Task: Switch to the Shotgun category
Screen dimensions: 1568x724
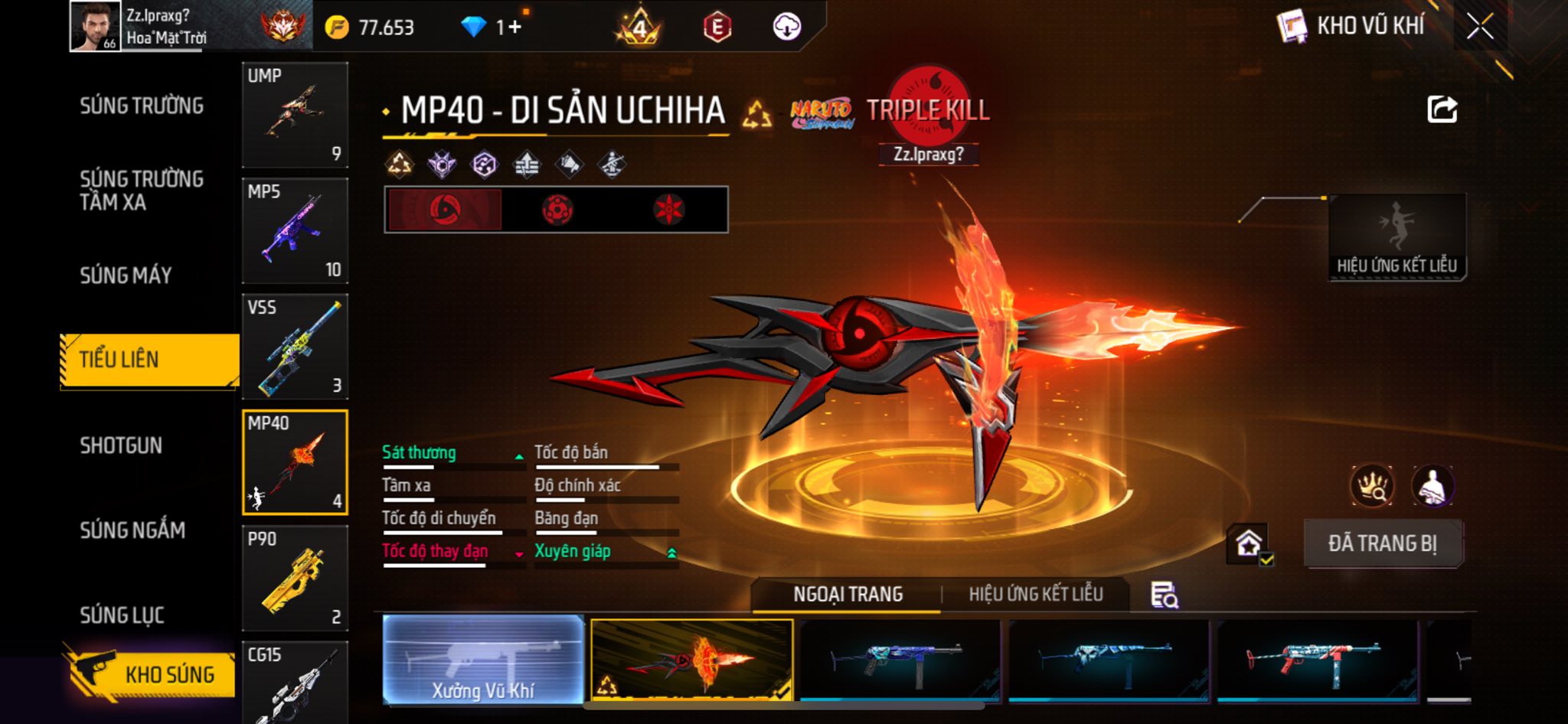Action: [x=121, y=445]
